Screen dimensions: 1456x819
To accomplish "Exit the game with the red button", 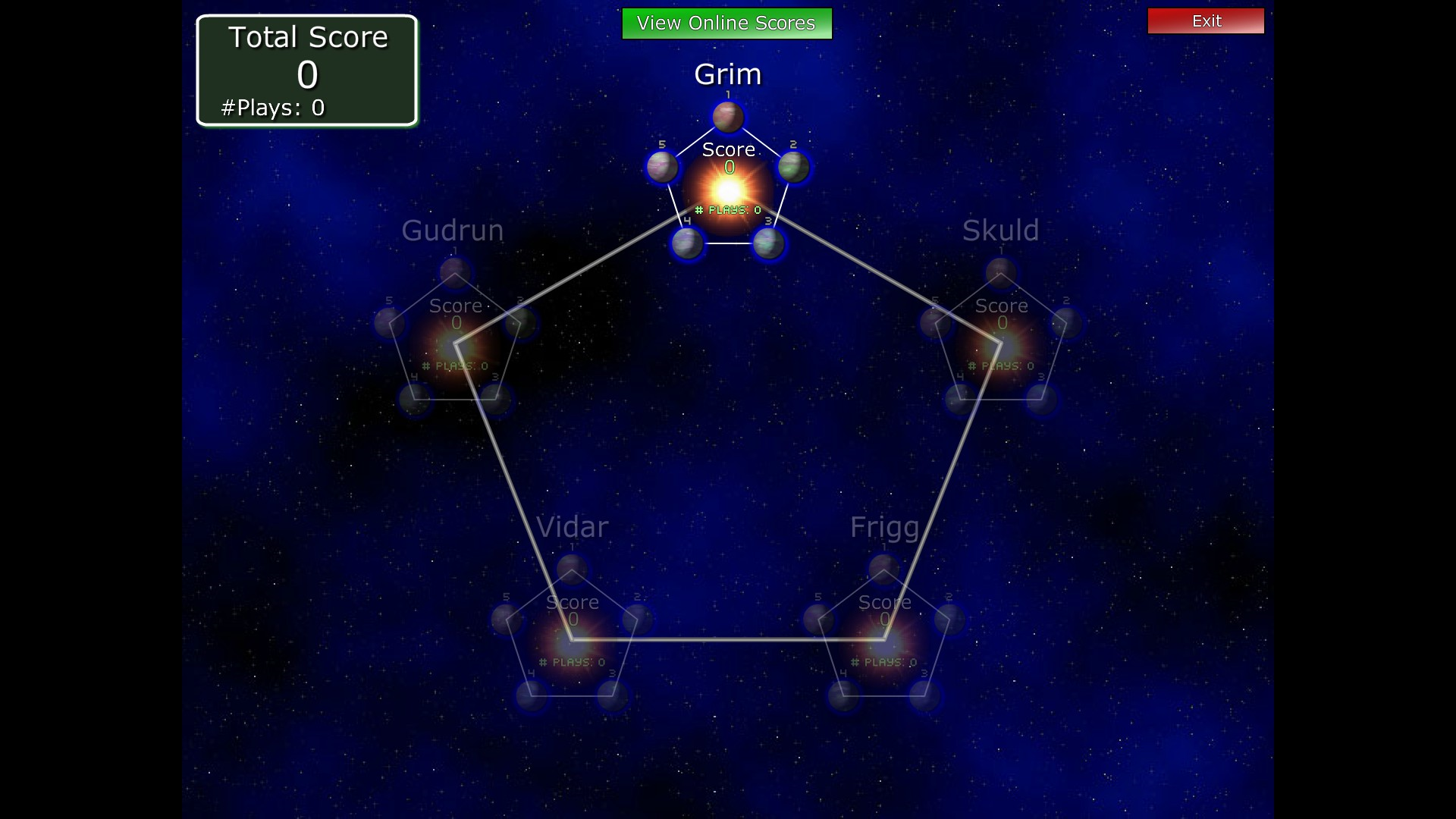I will pyautogui.click(x=1206, y=21).
